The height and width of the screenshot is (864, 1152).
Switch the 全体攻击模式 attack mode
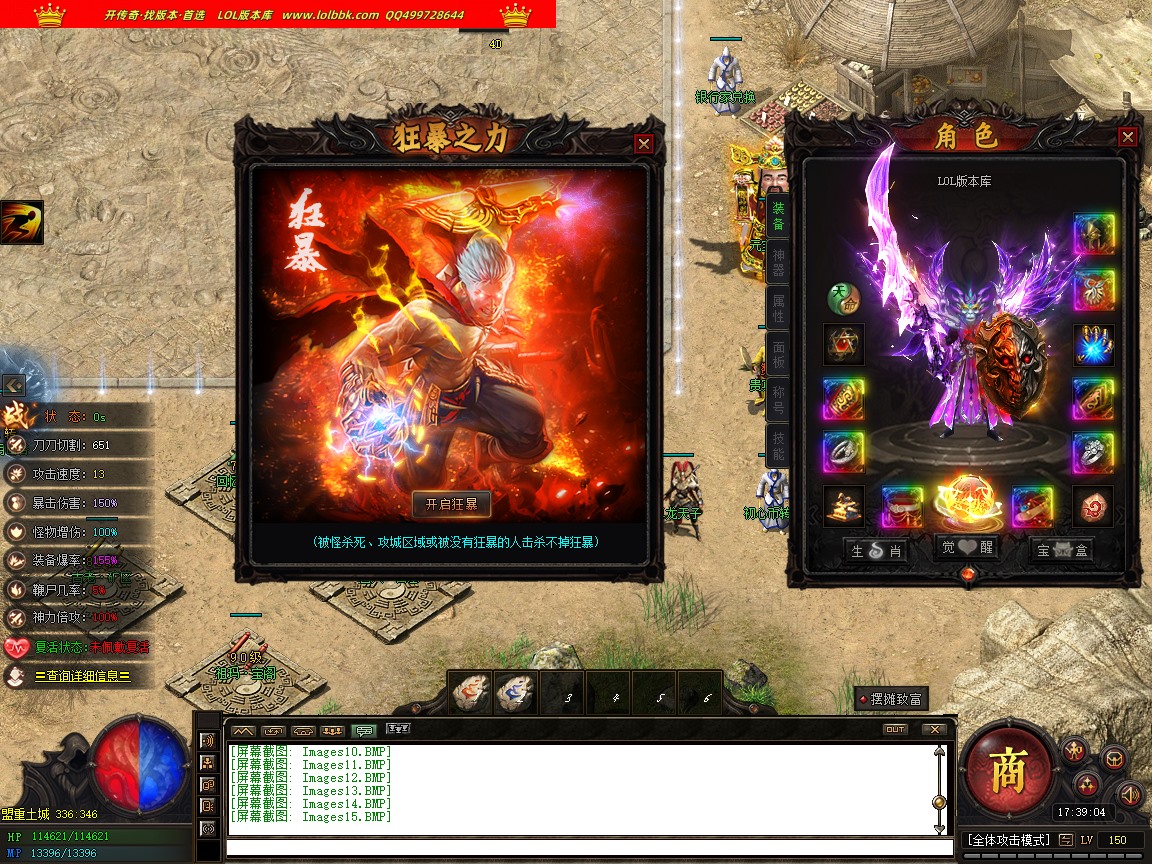(1008, 840)
